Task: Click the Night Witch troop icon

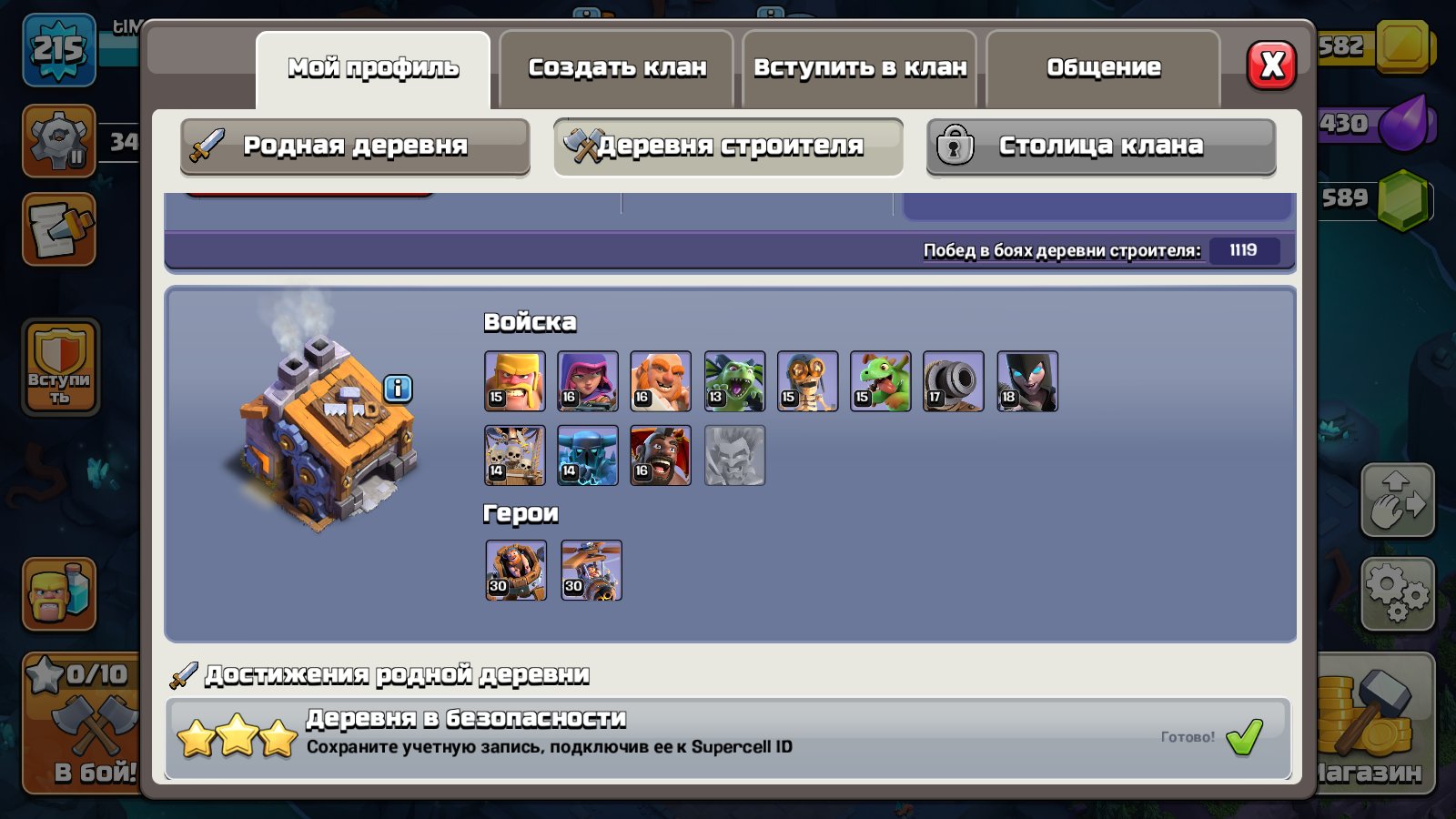Action: click(x=1027, y=382)
